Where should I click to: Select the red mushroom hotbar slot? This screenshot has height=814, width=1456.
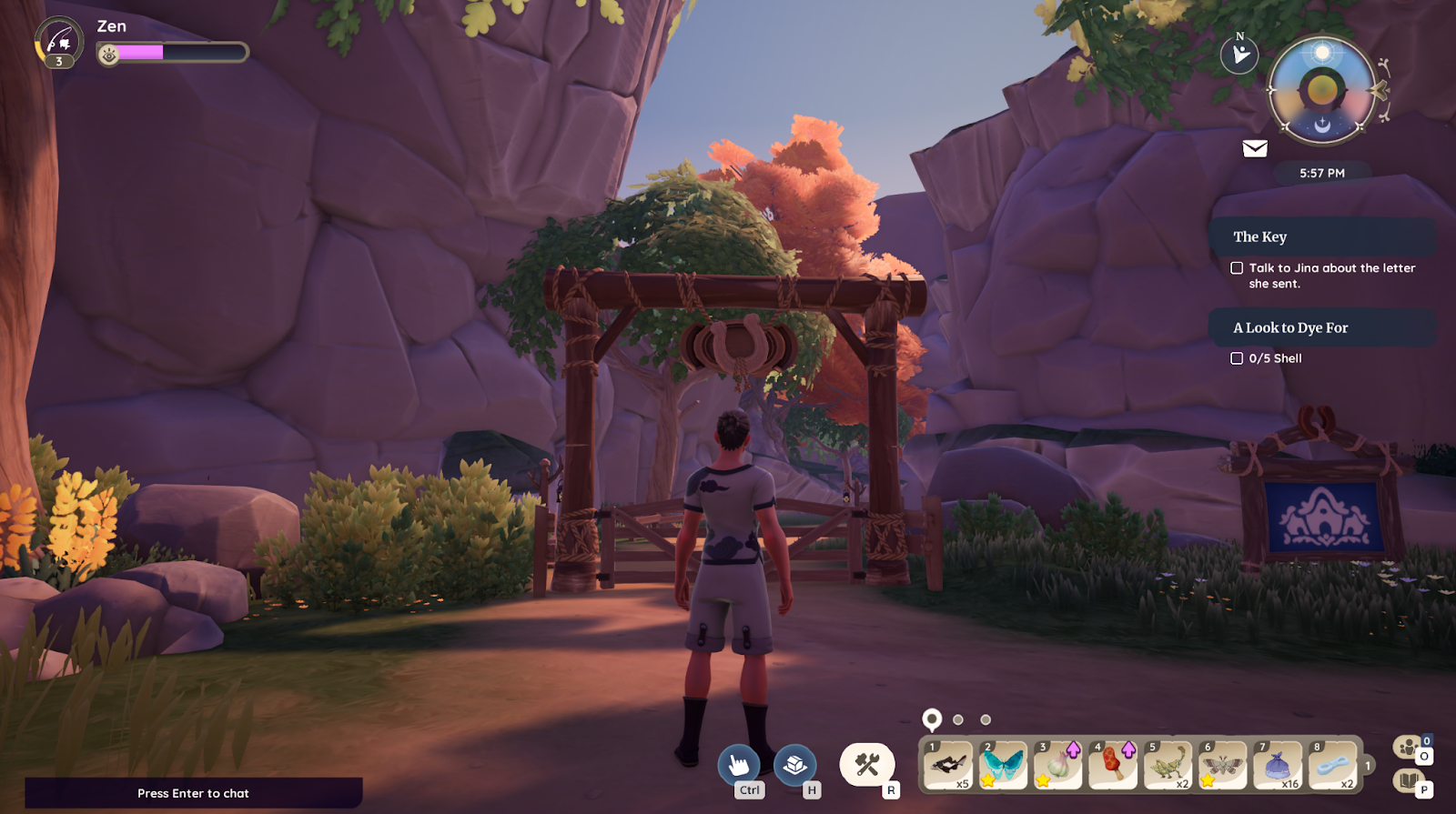tap(1112, 765)
